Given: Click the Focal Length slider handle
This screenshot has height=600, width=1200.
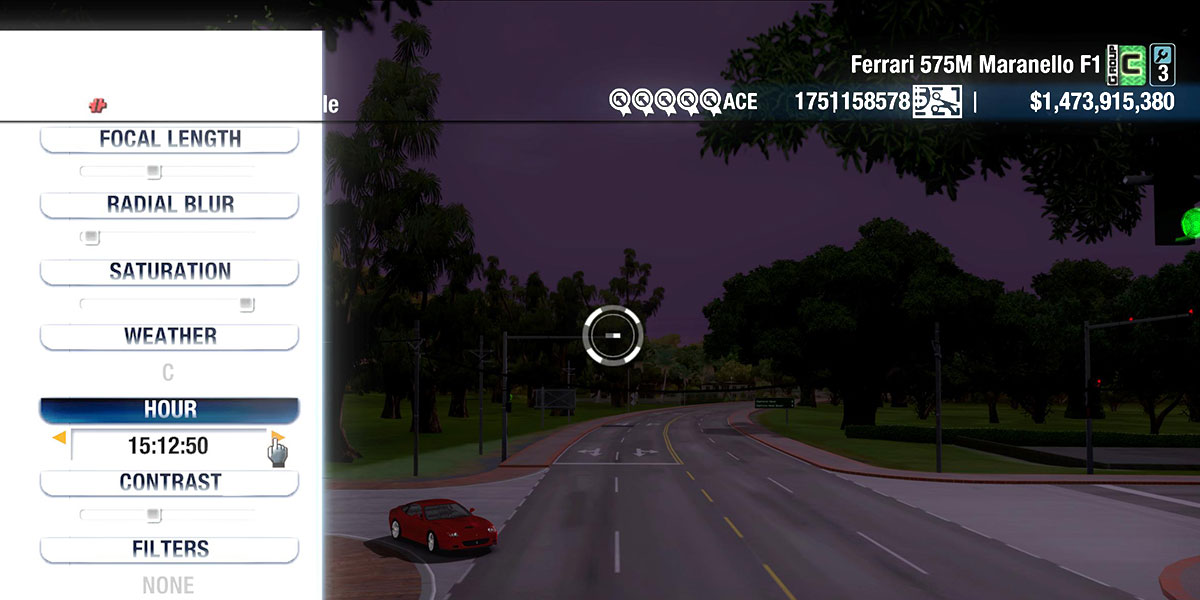Looking at the screenshot, I should pos(153,172).
